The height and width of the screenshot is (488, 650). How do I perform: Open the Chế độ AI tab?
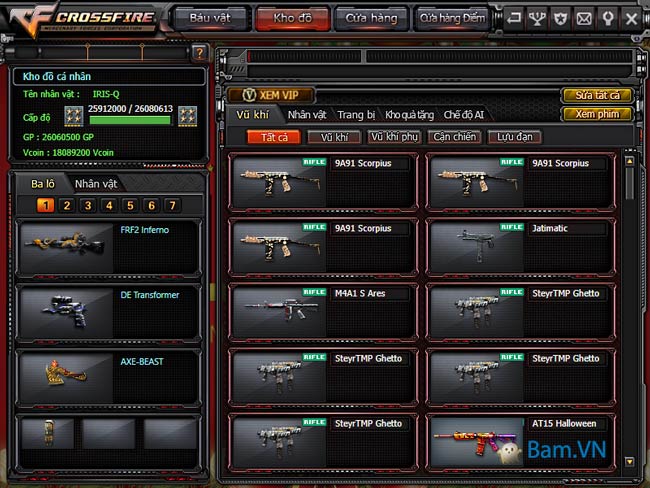coord(464,115)
